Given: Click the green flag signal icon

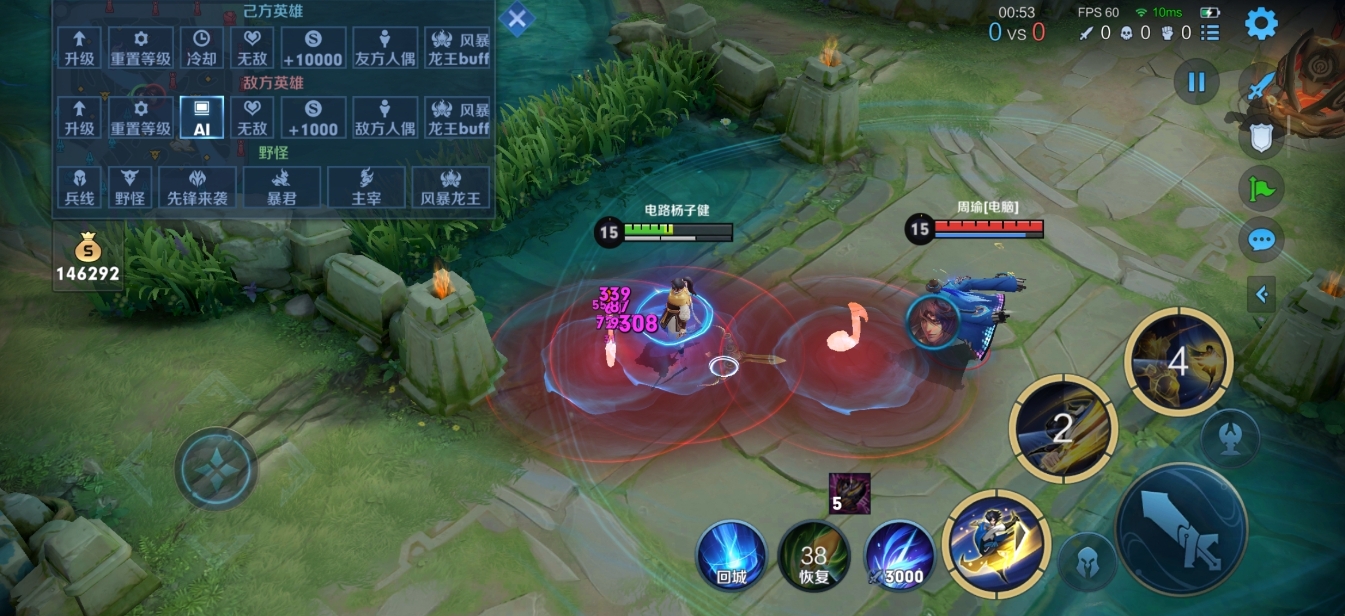Looking at the screenshot, I should (1261, 187).
